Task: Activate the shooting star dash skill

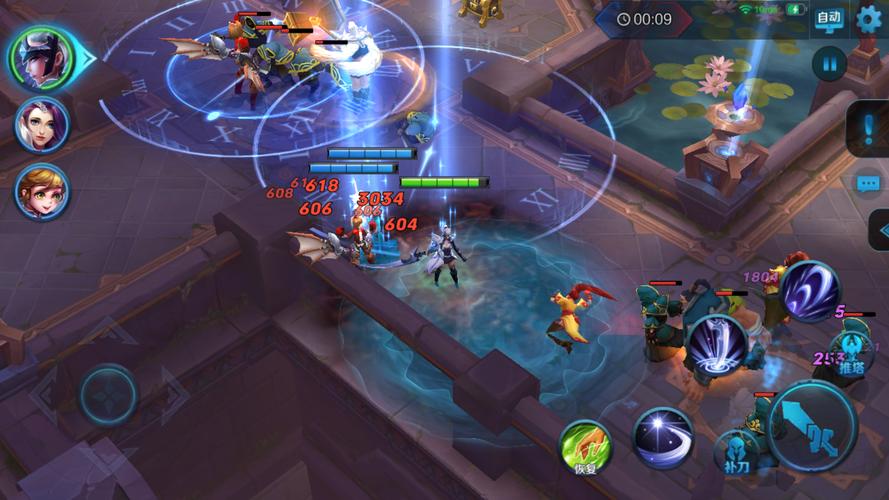Action: click(662, 437)
